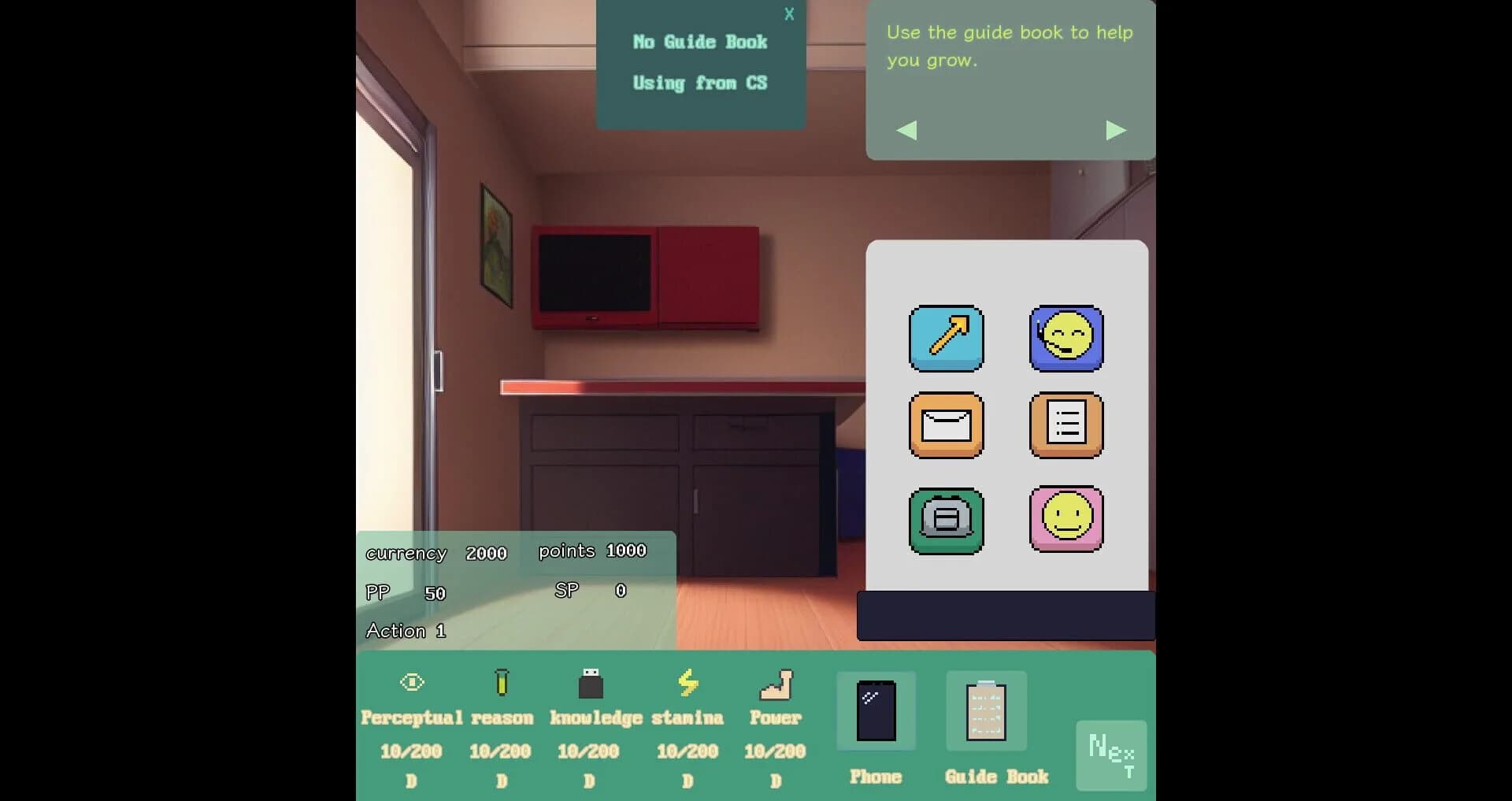Image resolution: width=1512 pixels, height=801 pixels.
Task: Open the Guide Book
Action: 986,711
